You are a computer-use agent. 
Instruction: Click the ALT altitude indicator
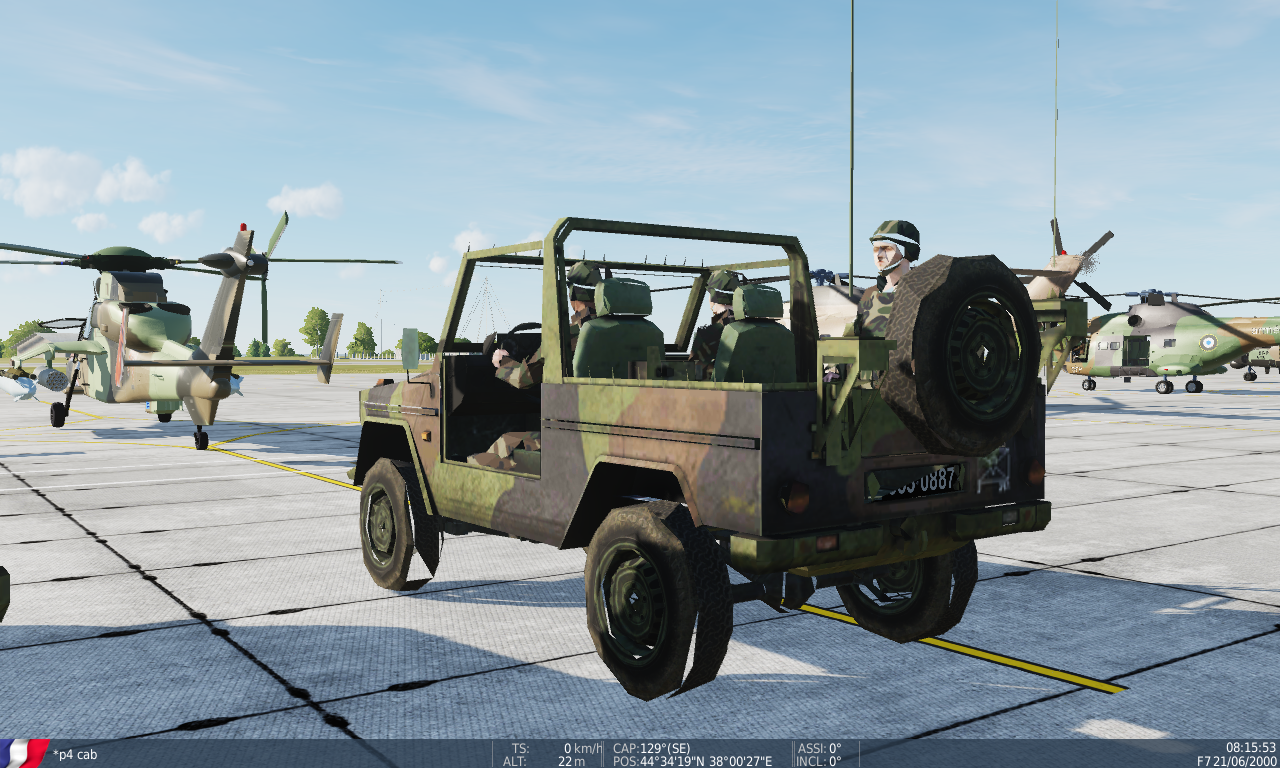(x=516, y=760)
